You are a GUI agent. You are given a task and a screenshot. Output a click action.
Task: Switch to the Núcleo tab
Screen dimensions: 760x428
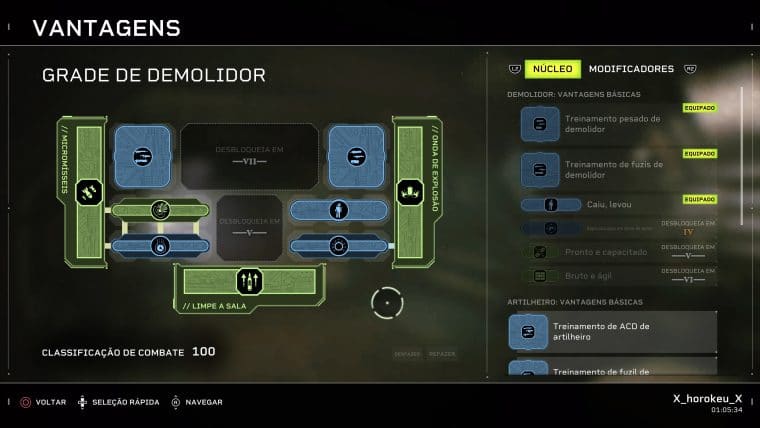tap(552, 69)
